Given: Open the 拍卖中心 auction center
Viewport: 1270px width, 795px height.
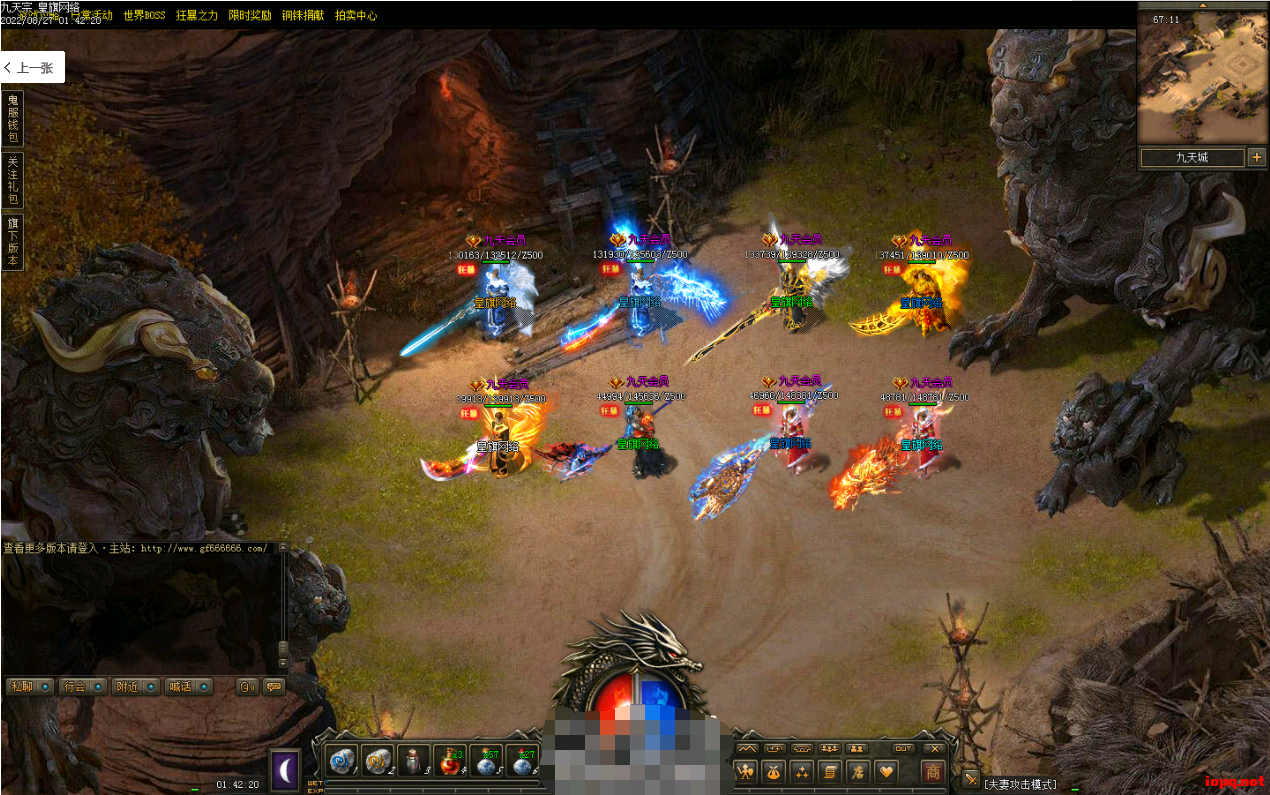Looking at the screenshot, I should (356, 16).
